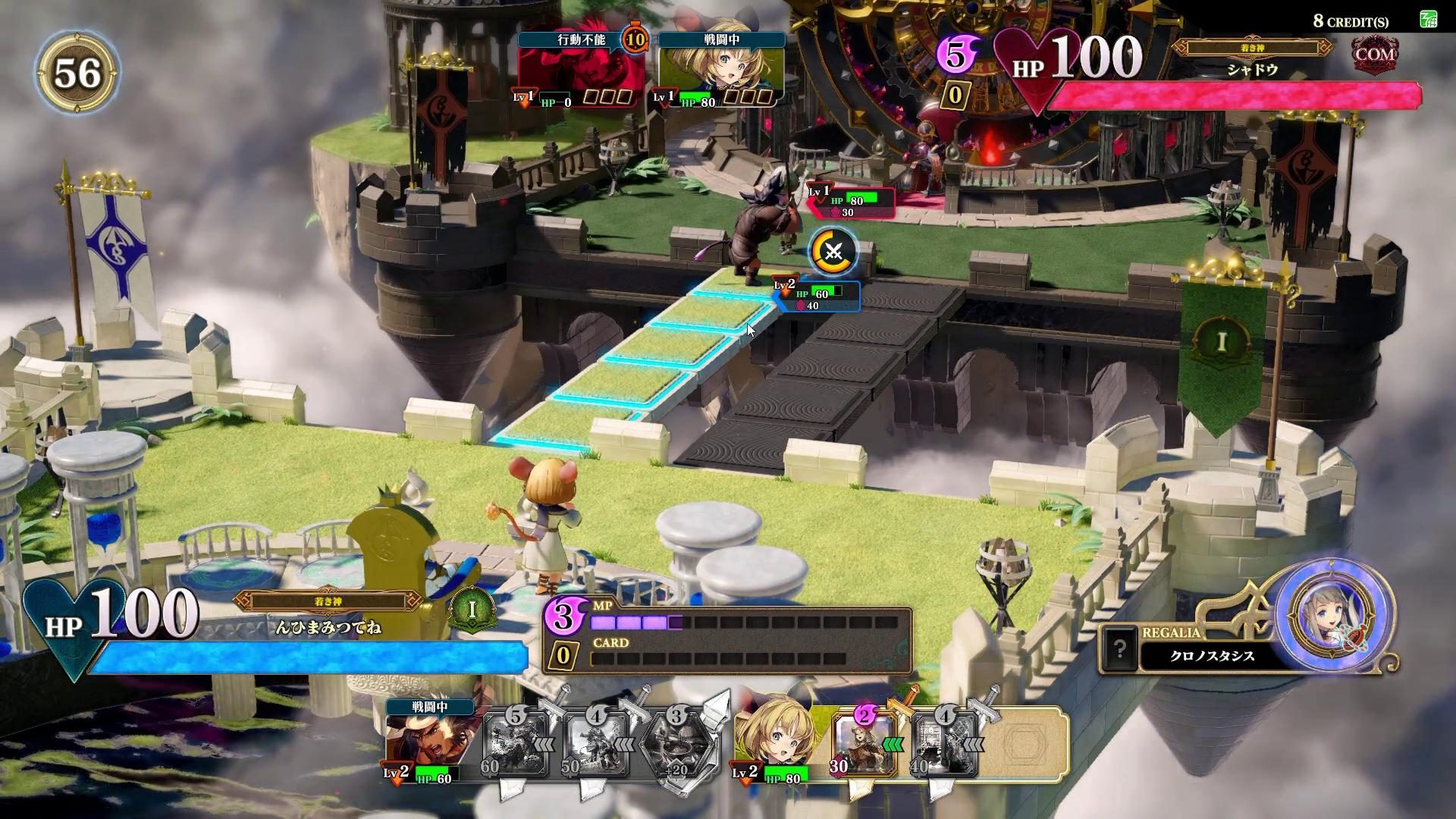Toggle the 戦闘中 status banner above the blonde portrait

pyautogui.click(x=721, y=40)
